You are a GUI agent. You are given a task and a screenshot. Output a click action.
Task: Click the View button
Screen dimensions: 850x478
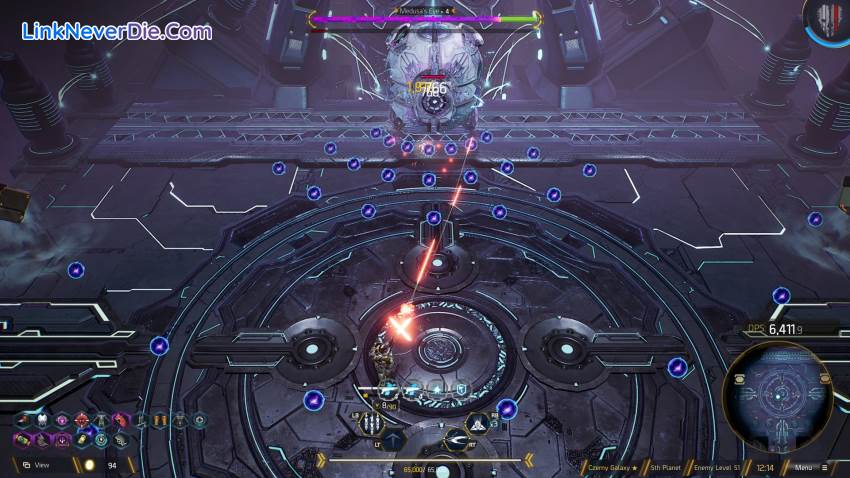(x=42, y=465)
